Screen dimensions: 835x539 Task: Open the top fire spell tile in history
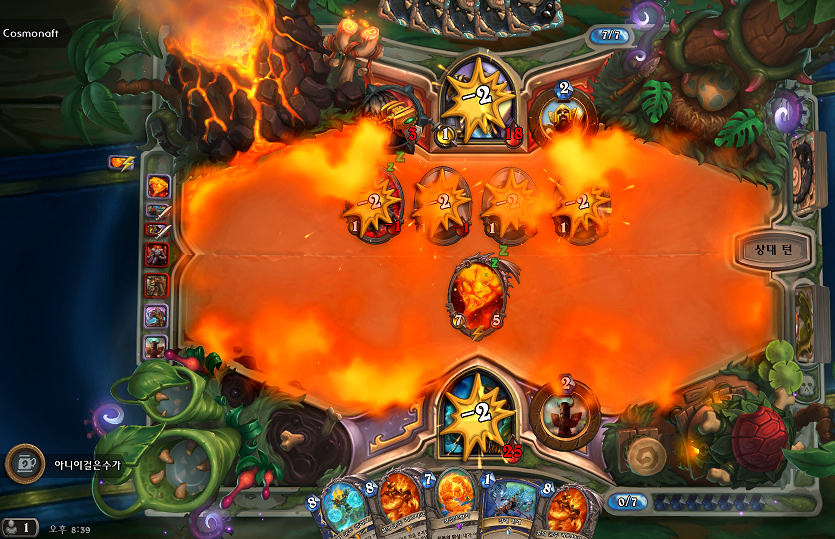tap(158, 186)
